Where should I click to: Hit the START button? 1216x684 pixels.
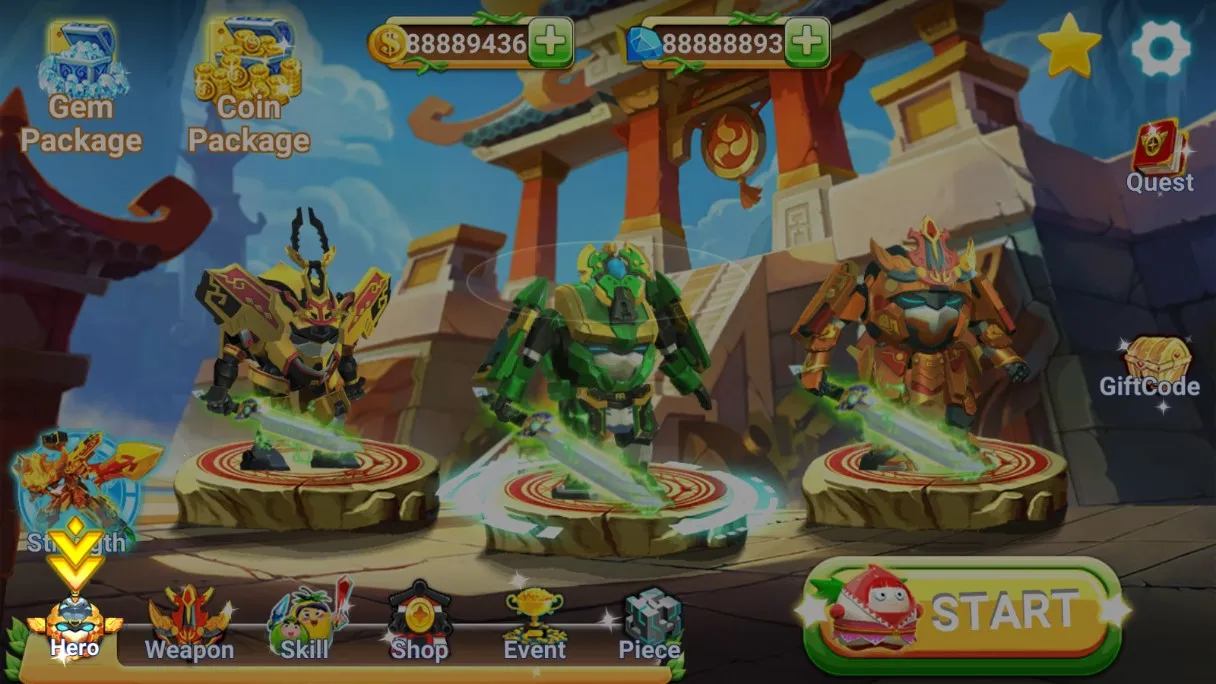pyautogui.click(x=963, y=613)
